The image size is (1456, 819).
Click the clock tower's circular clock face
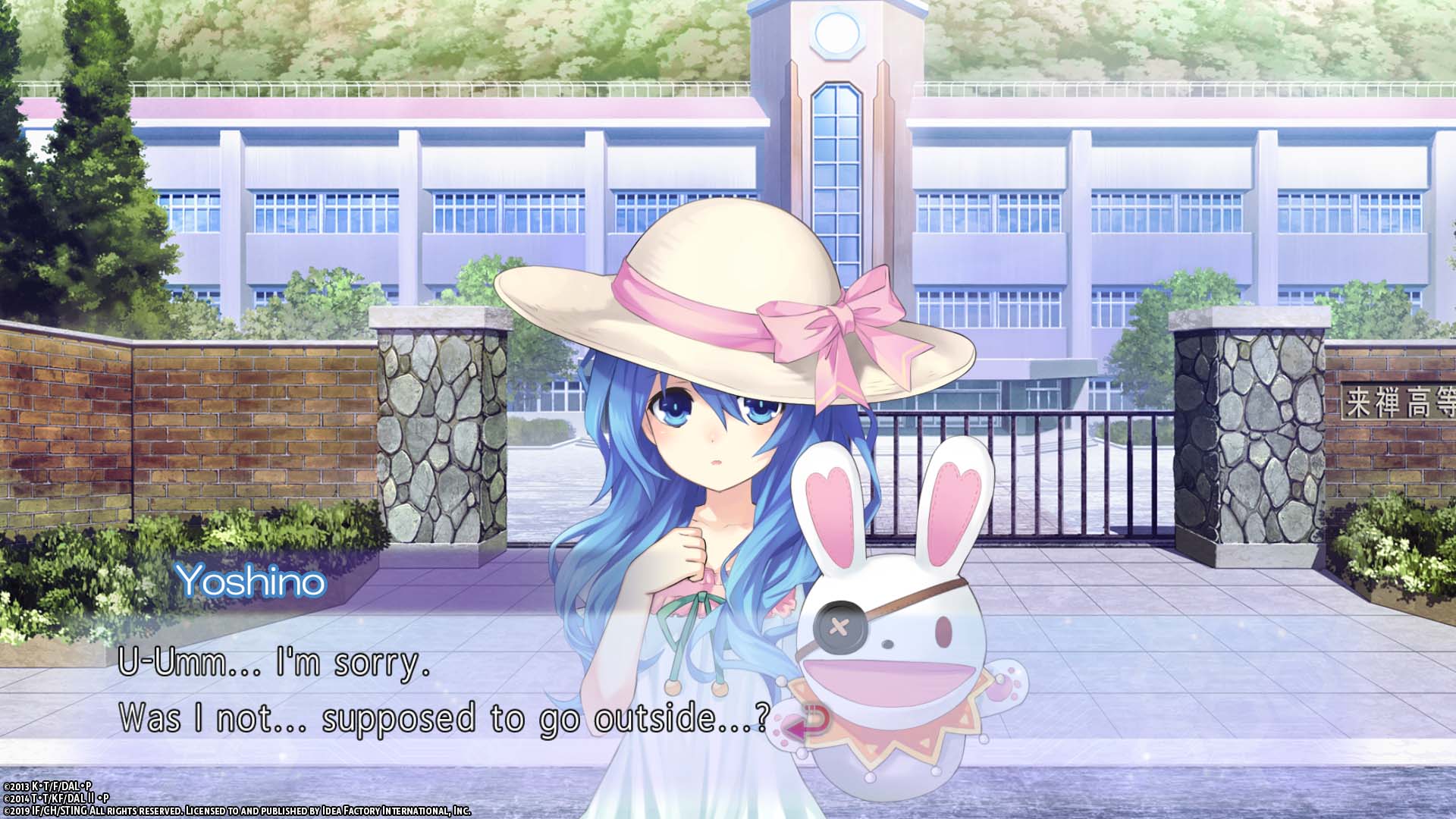click(836, 32)
